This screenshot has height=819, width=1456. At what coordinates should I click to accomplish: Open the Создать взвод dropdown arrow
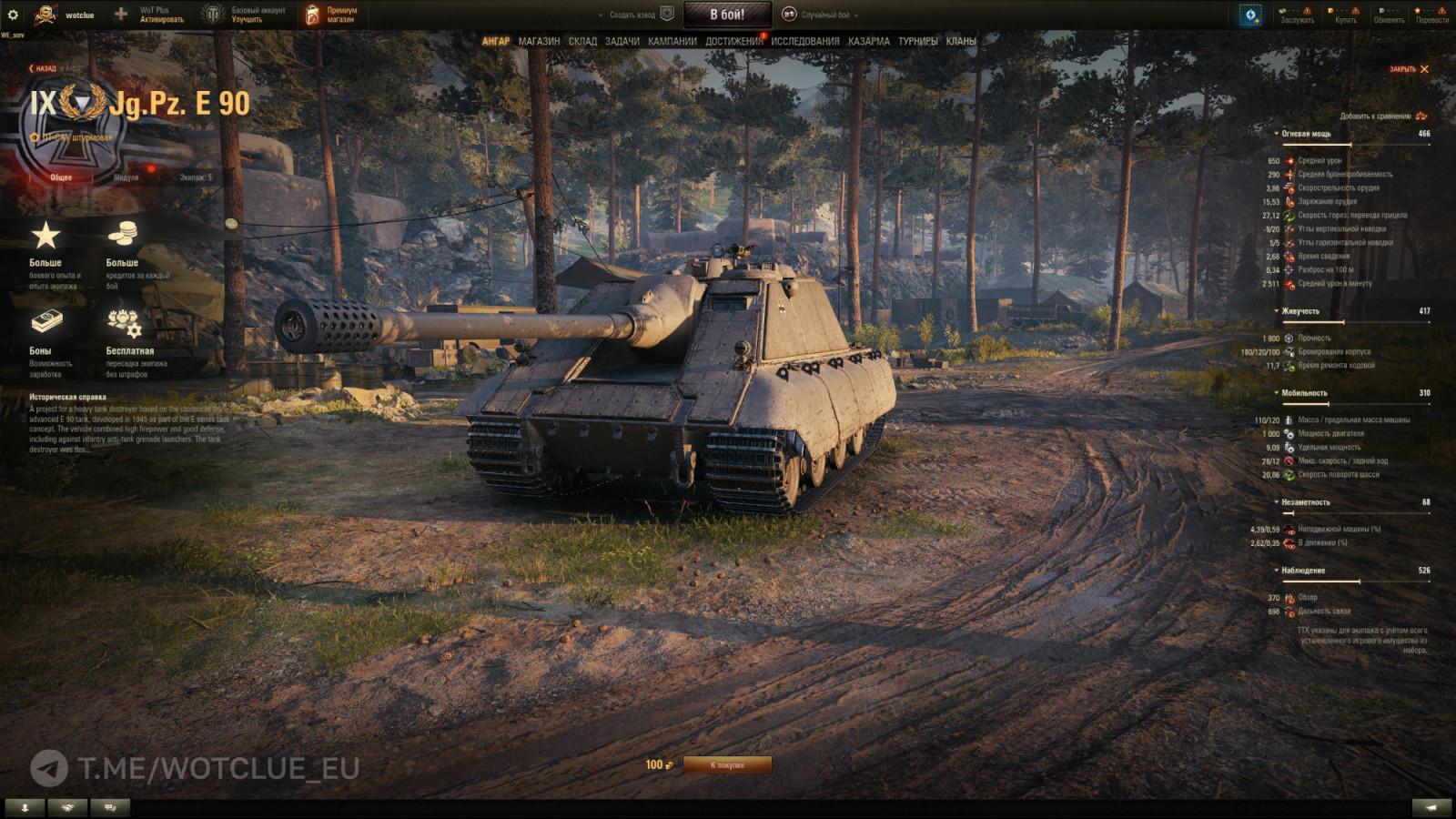(600, 15)
